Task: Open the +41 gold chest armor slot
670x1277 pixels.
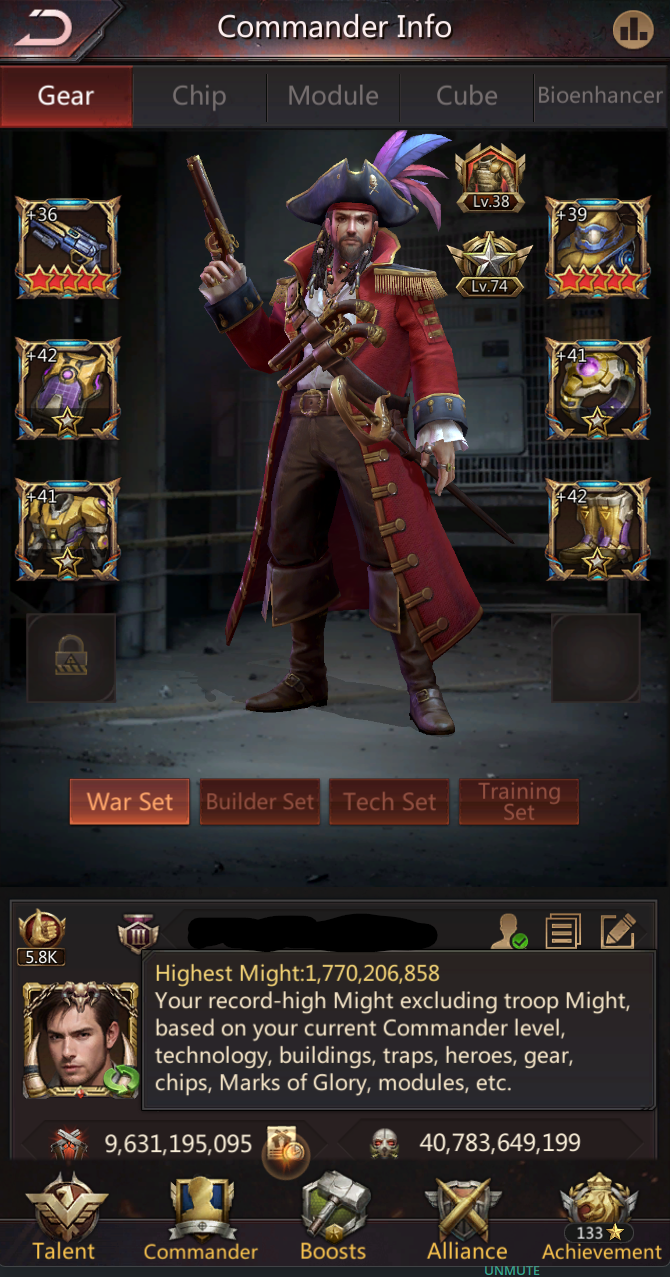Action: 68,530
